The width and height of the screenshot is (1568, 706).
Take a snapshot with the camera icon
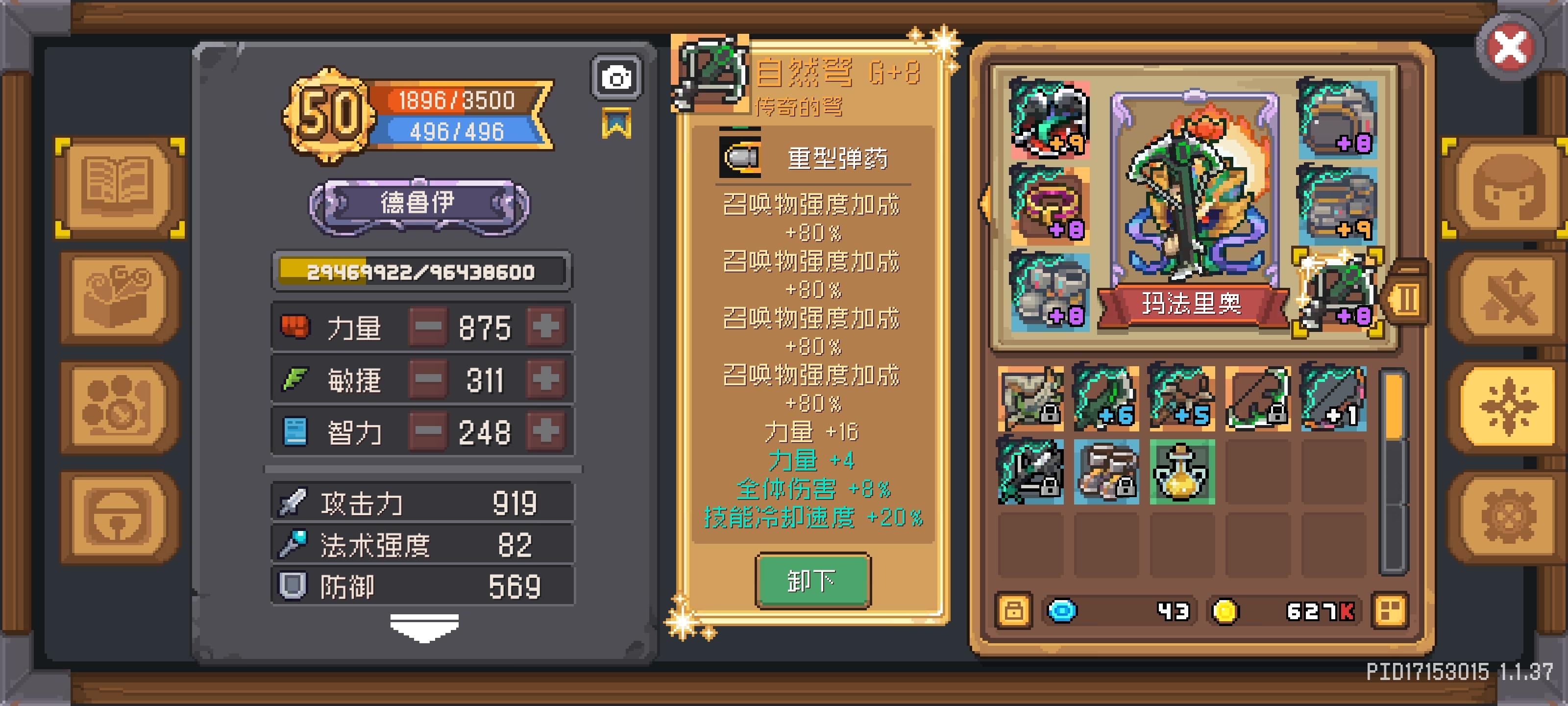615,76
